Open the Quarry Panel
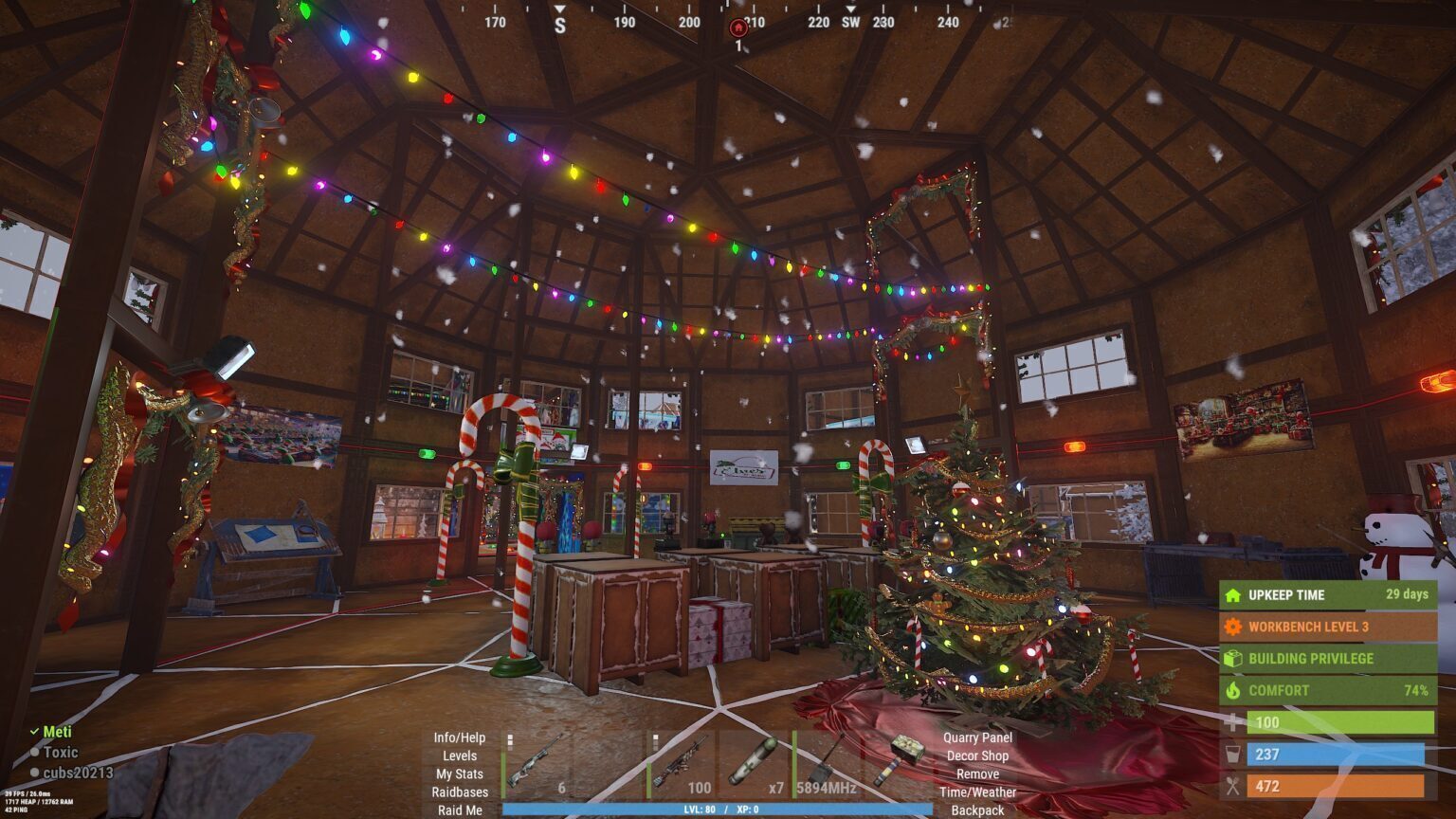The image size is (1456, 819). [977, 737]
